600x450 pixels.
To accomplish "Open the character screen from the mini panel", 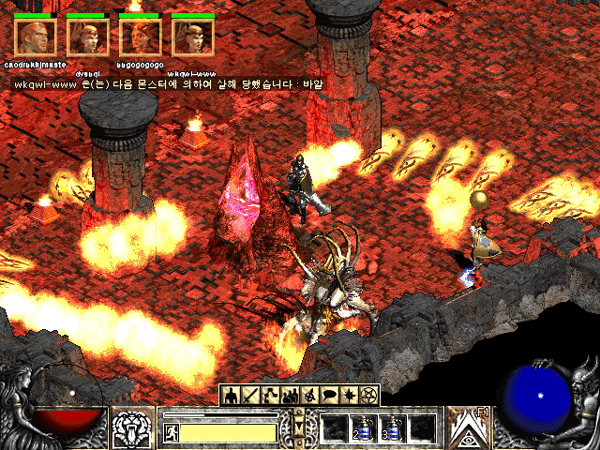I will pos(231,395).
